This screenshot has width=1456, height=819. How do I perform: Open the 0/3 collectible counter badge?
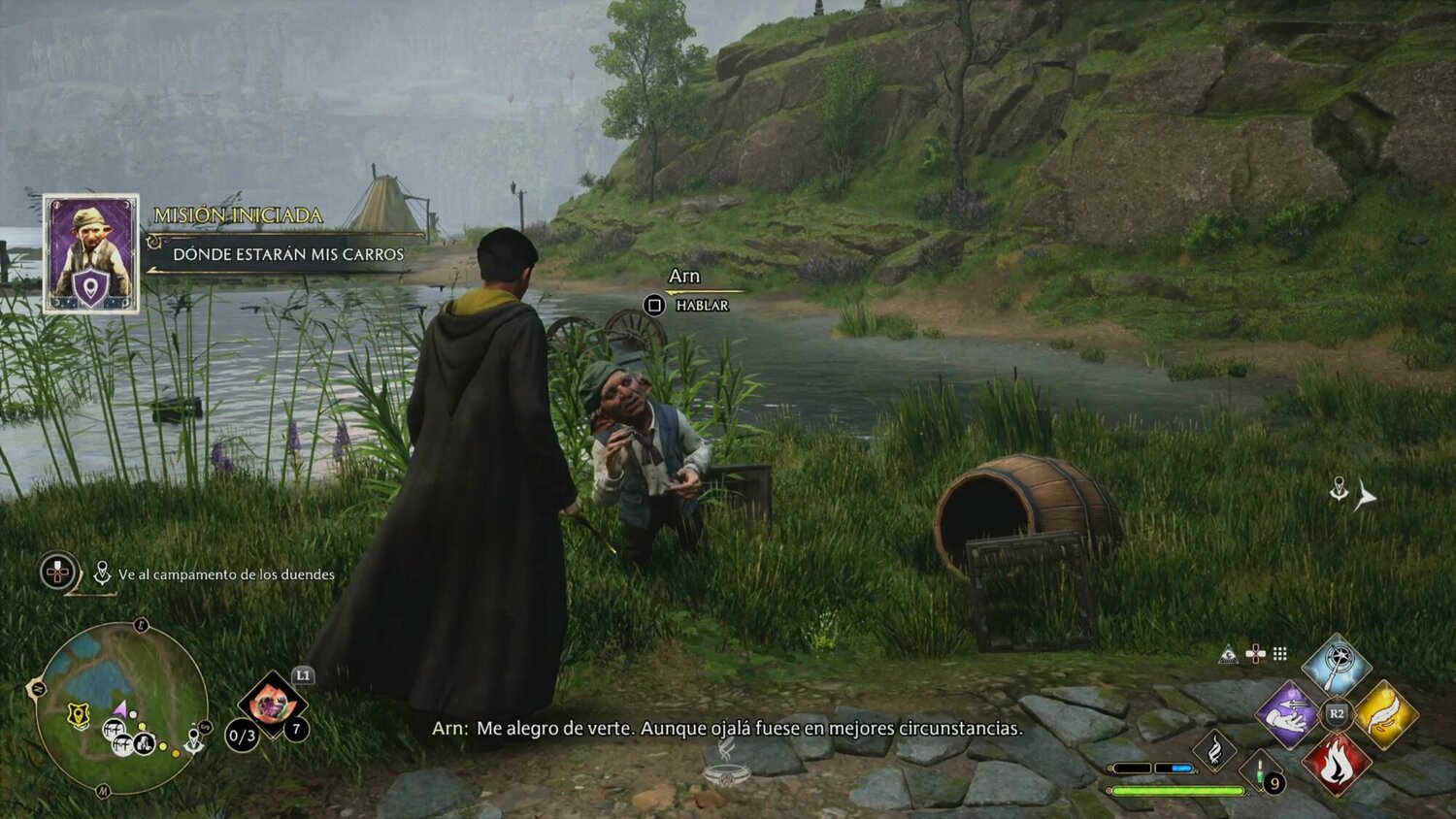pyautogui.click(x=241, y=736)
